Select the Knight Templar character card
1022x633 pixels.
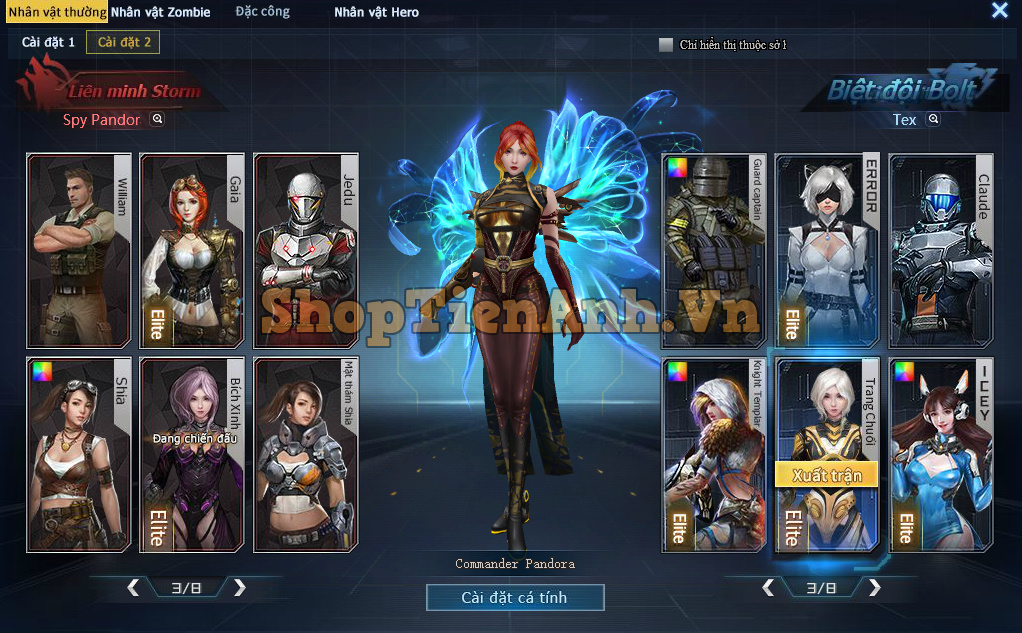(714, 455)
